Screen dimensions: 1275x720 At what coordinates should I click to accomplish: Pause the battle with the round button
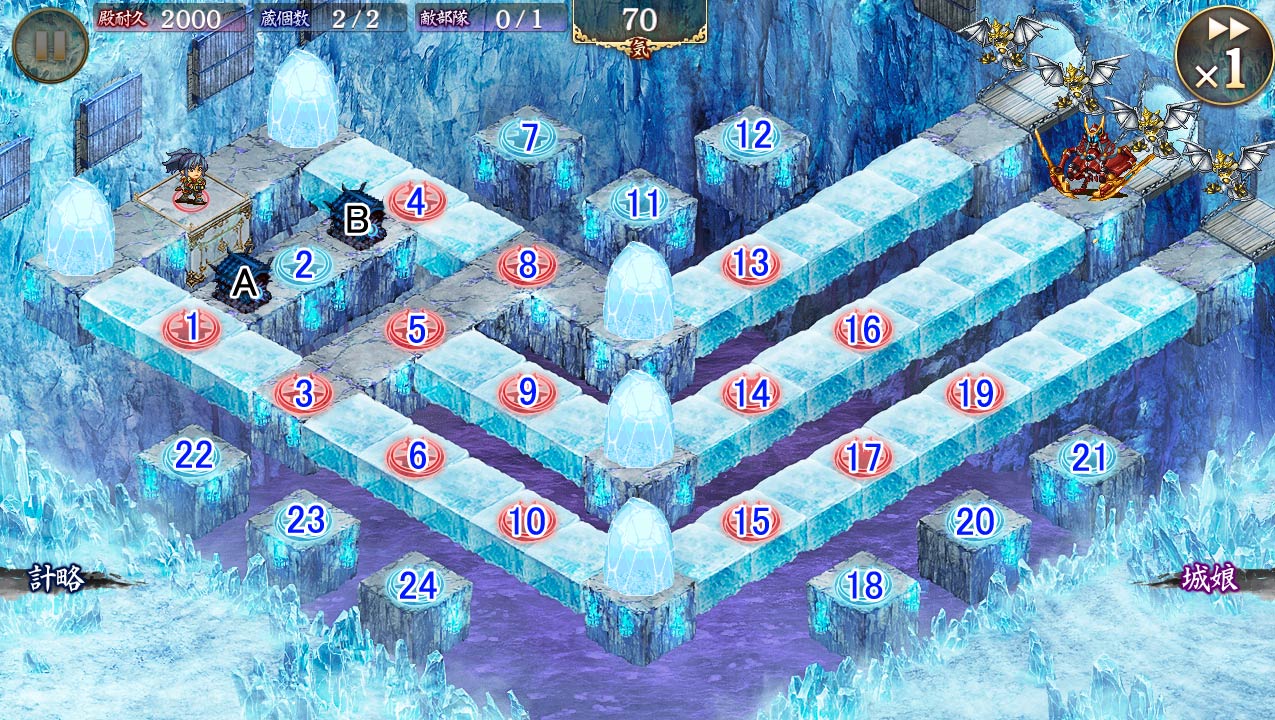[50, 45]
